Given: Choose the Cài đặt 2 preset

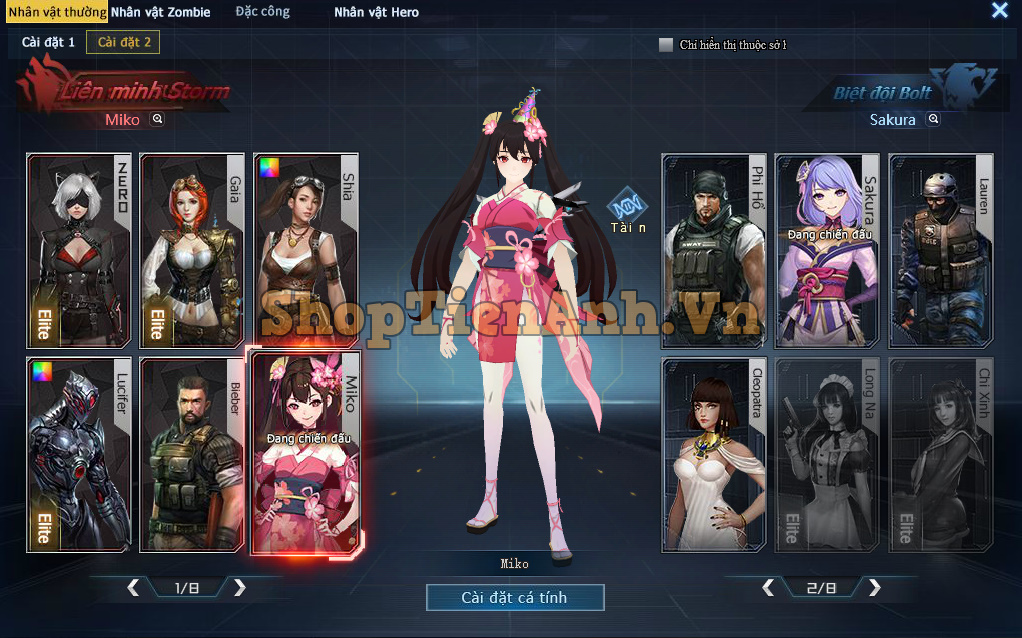Looking at the screenshot, I should pos(123,42).
